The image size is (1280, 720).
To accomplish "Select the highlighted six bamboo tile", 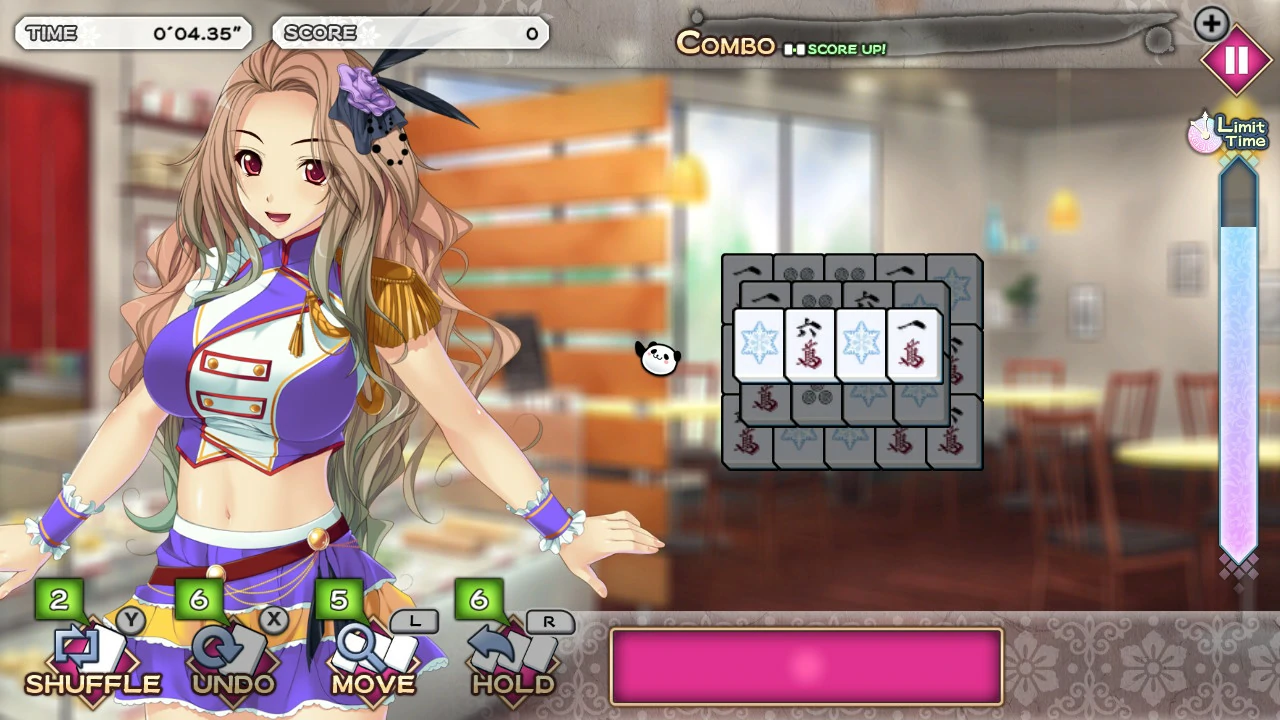I will (810, 345).
